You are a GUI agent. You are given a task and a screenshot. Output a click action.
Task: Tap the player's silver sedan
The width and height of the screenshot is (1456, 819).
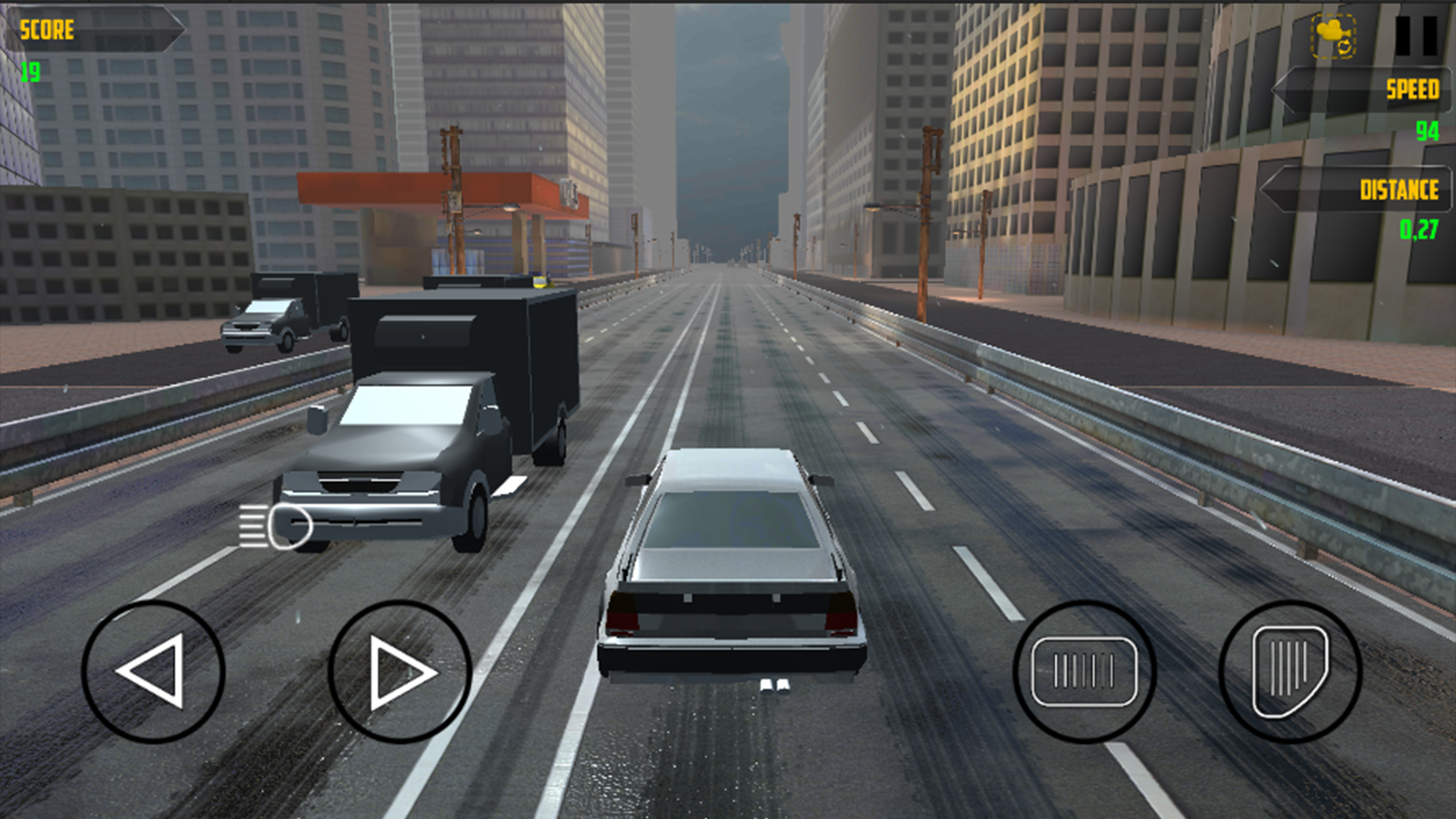(x=732, y=561)
